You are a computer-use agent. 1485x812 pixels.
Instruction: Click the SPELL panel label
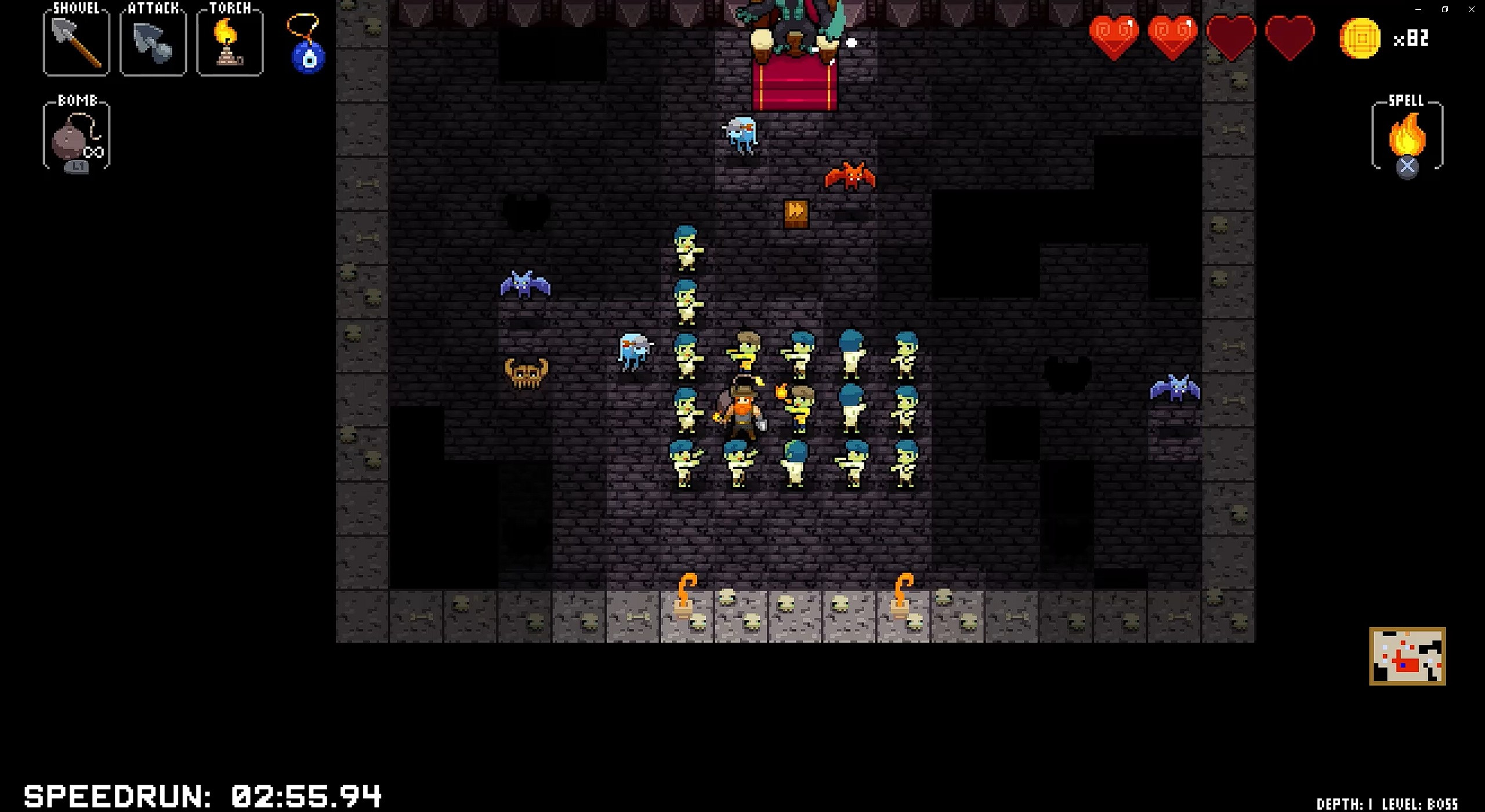tap(1408, 100)
